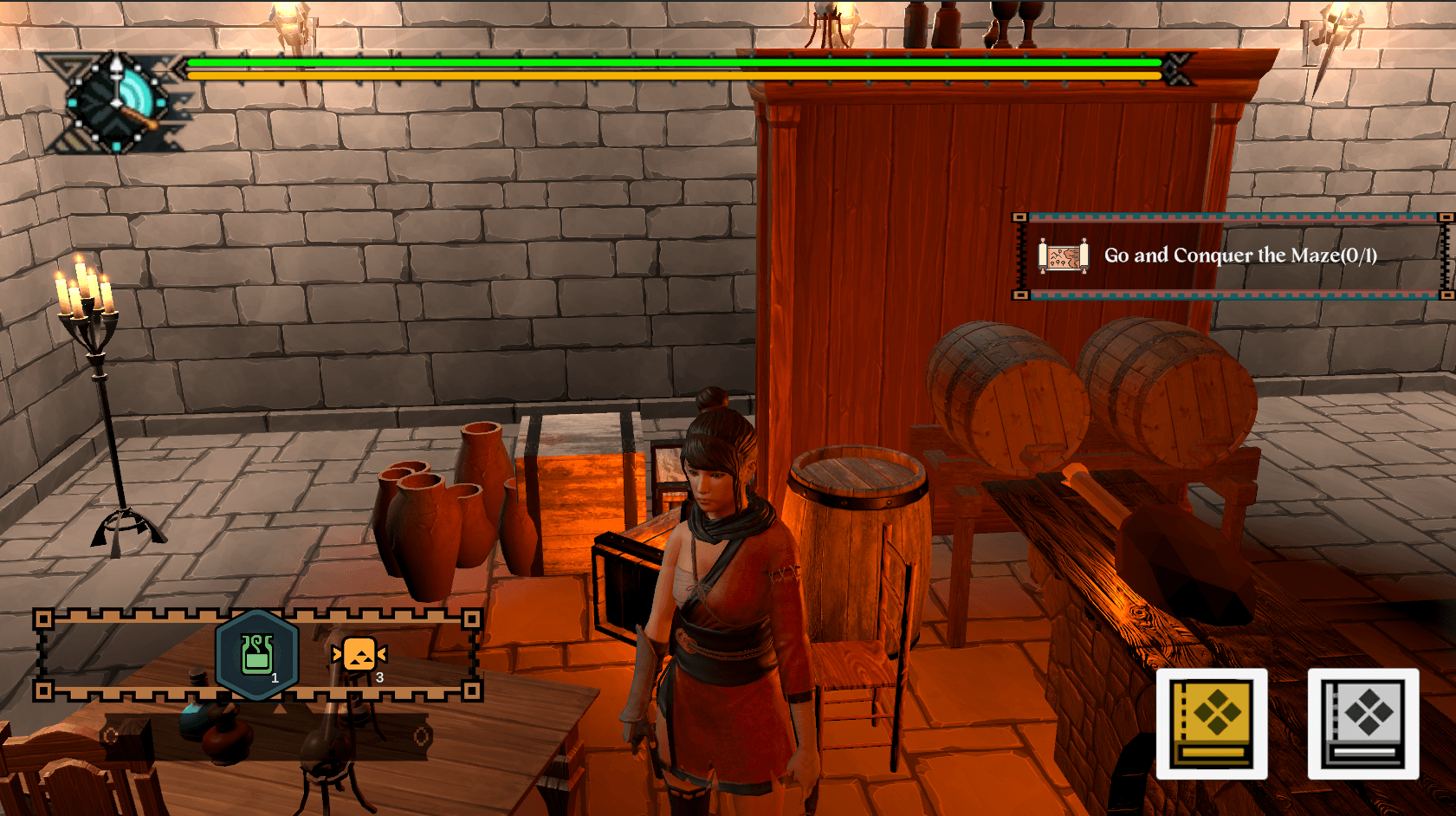
Task: Open the gray book menu button
Action: [x=1362, y=723]
